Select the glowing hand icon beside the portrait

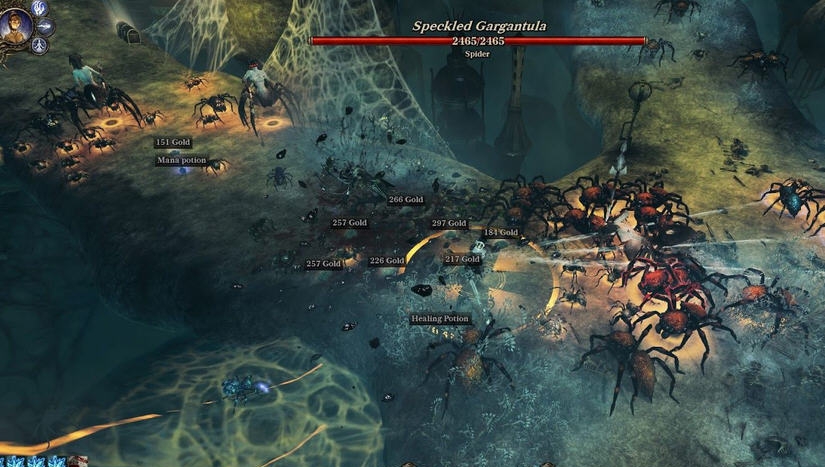pyautogui.click(x=40, y=7)
